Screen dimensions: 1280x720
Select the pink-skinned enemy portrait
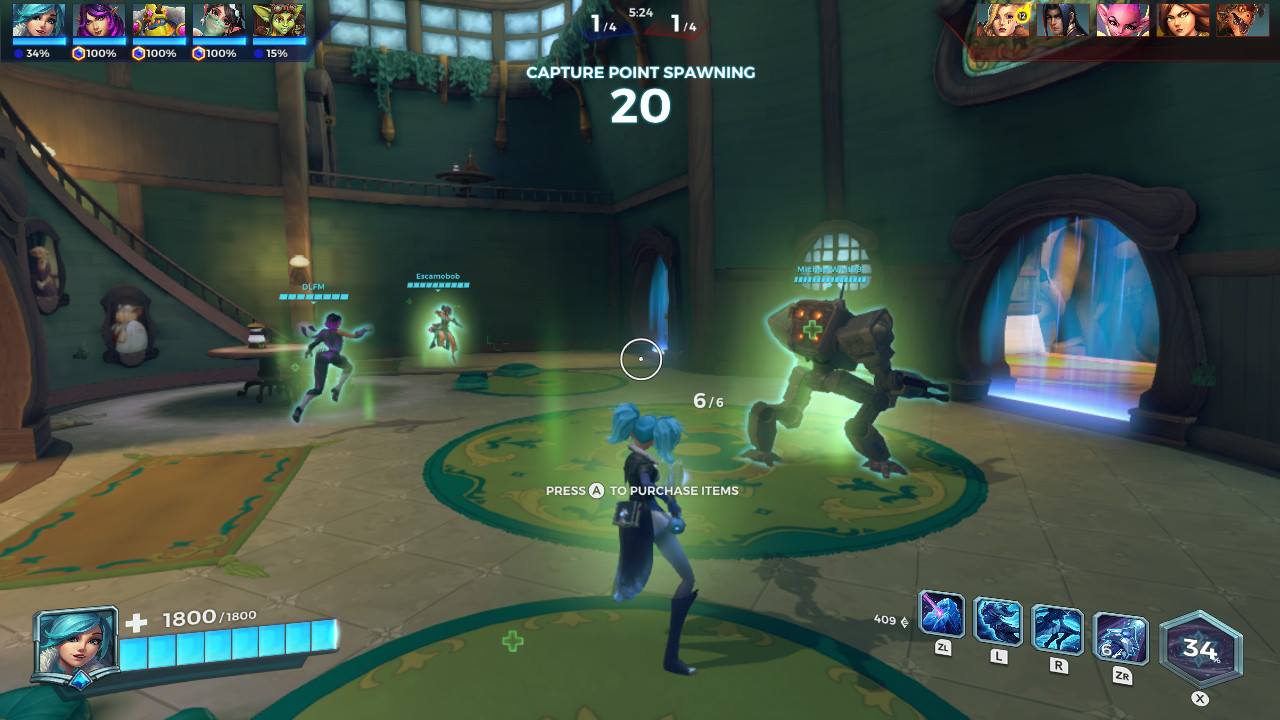tap(1122, 20)
